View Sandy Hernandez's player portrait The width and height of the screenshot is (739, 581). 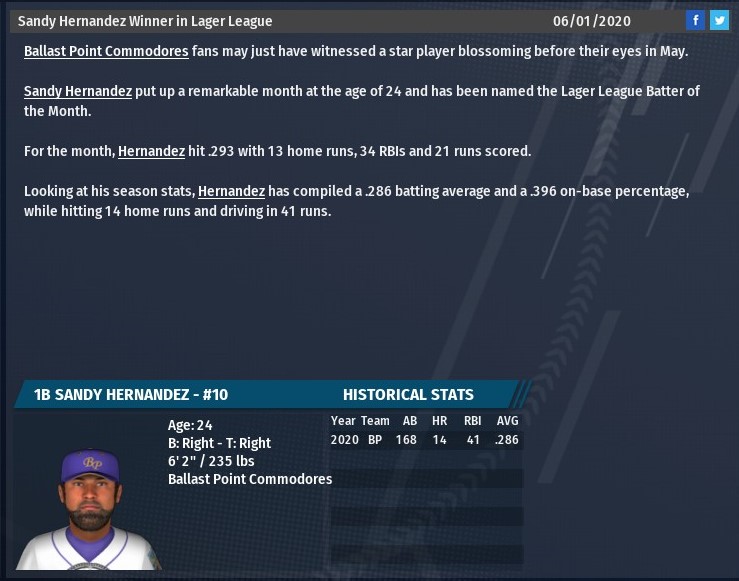[x=90, y=510]
